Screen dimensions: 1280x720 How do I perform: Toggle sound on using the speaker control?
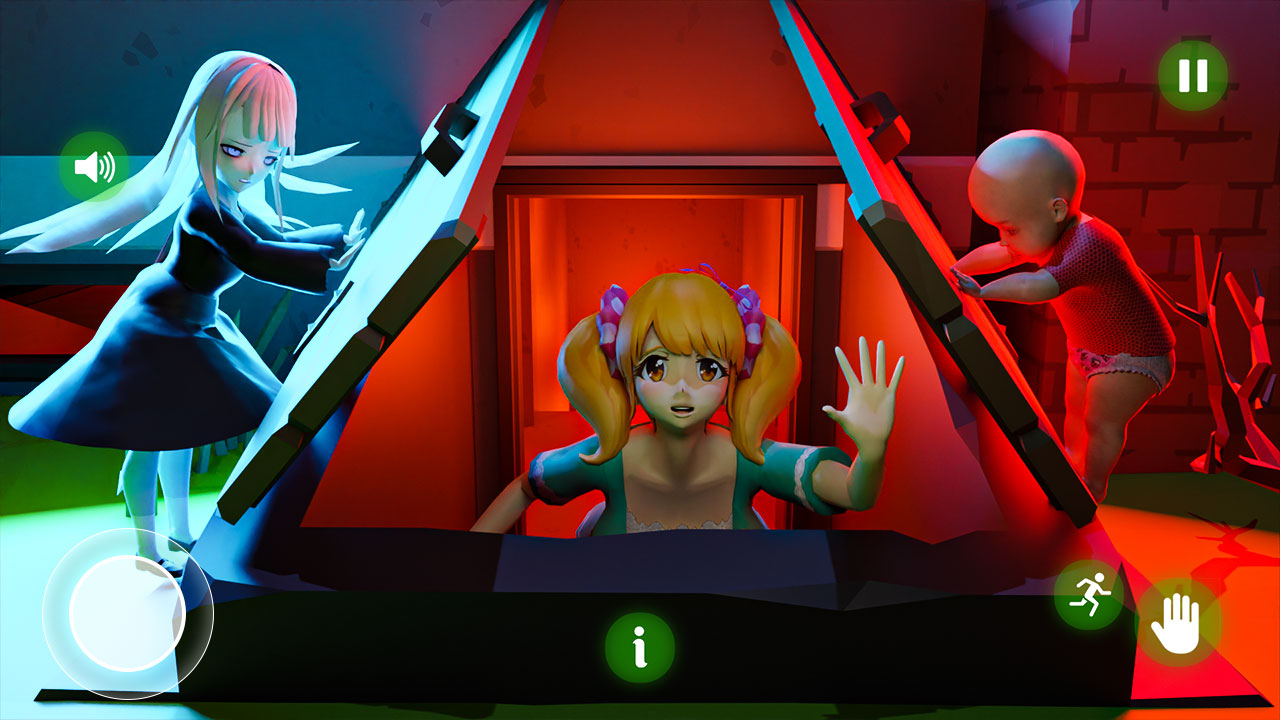(x=94, y=165)
